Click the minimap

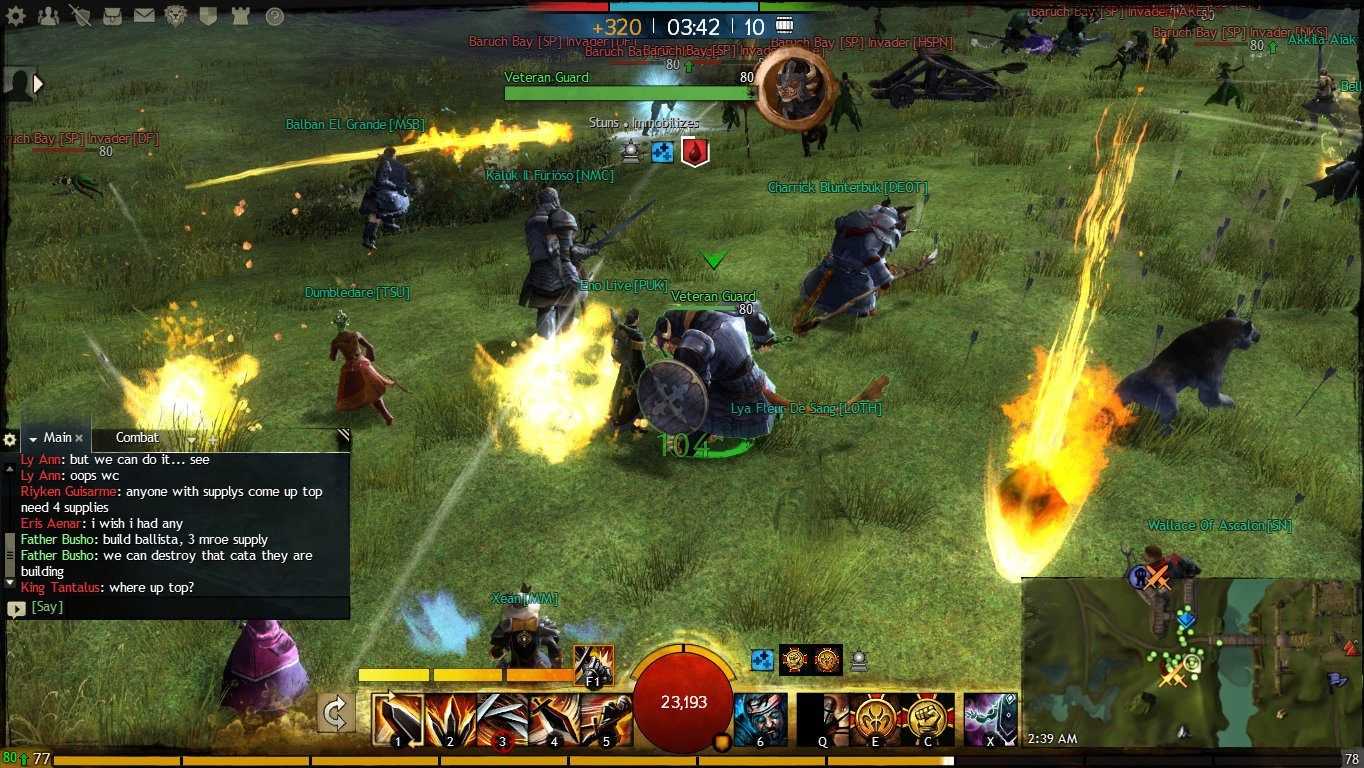coord(1192,662)
